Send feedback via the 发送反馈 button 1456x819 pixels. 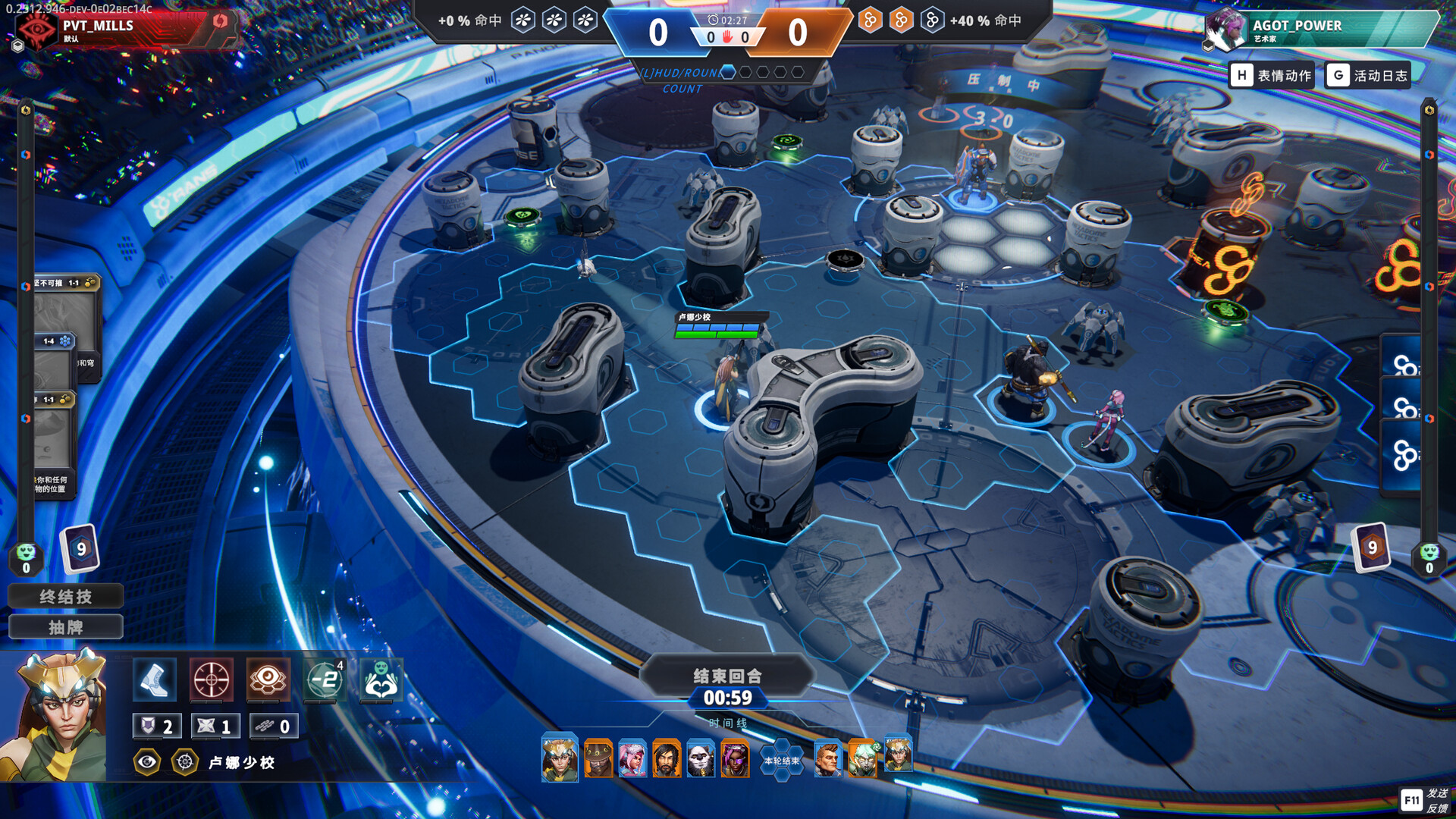click(1425, 800)
